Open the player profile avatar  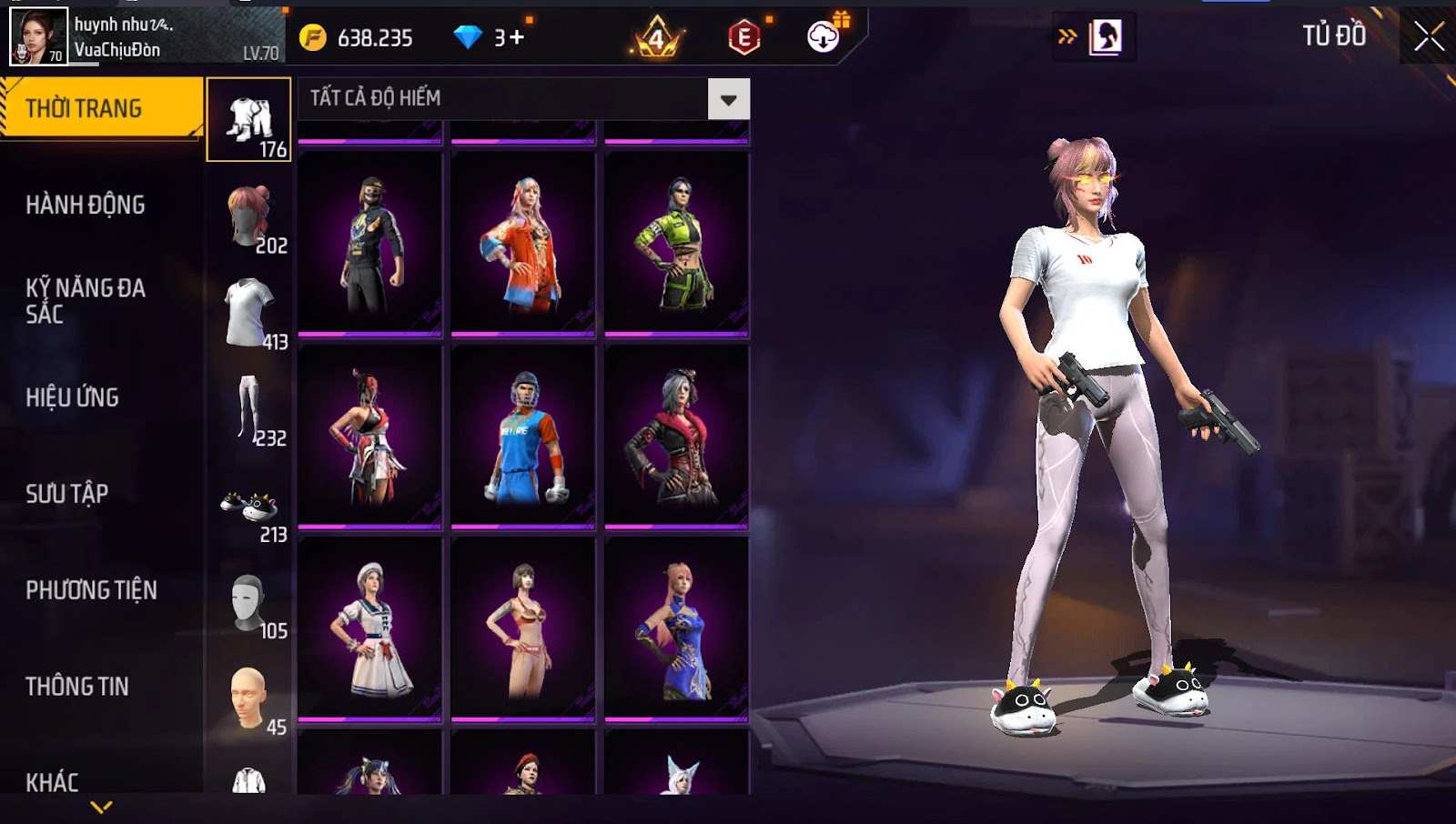point(38,36)
